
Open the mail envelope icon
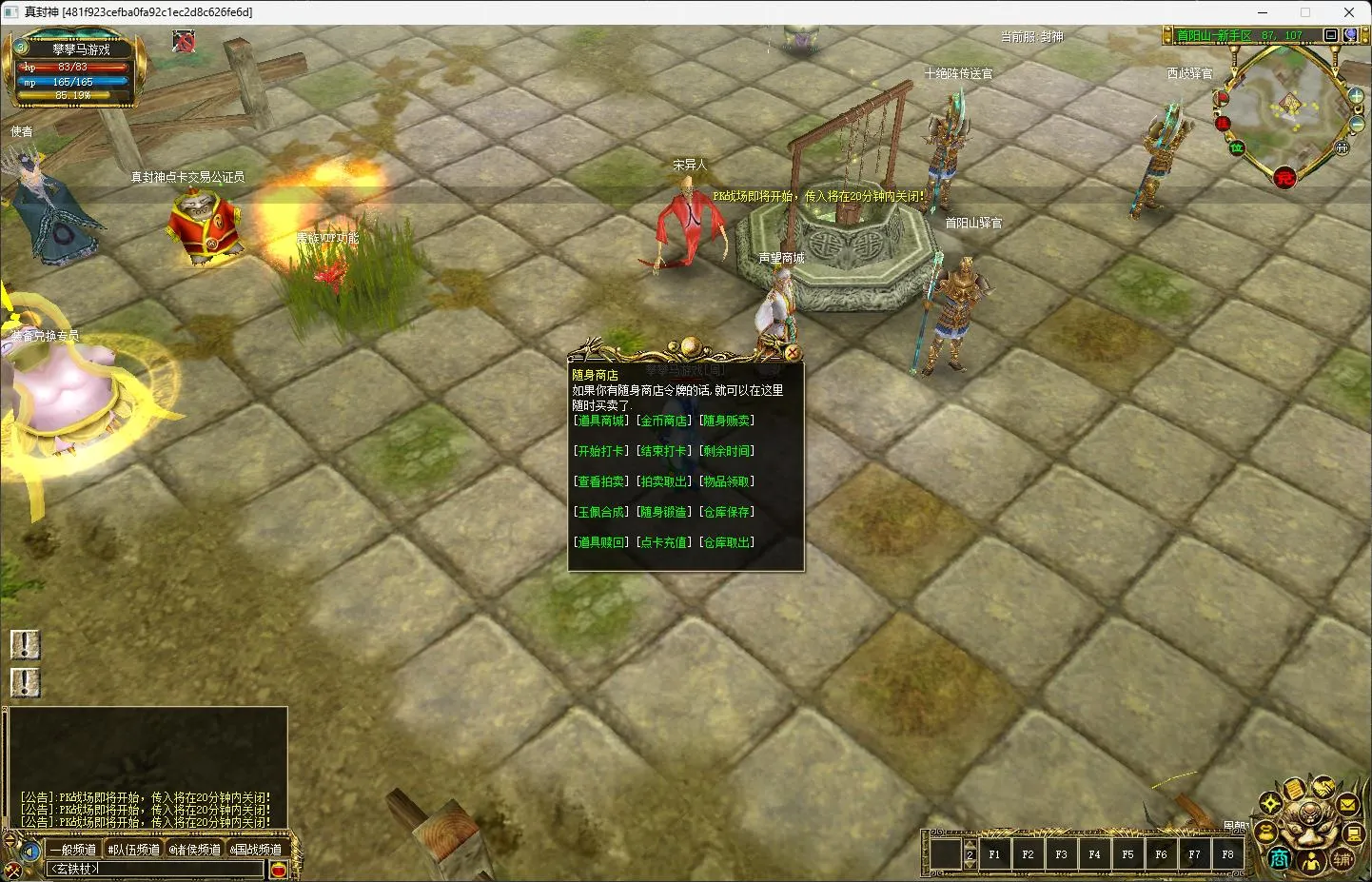click(1347, 805)
